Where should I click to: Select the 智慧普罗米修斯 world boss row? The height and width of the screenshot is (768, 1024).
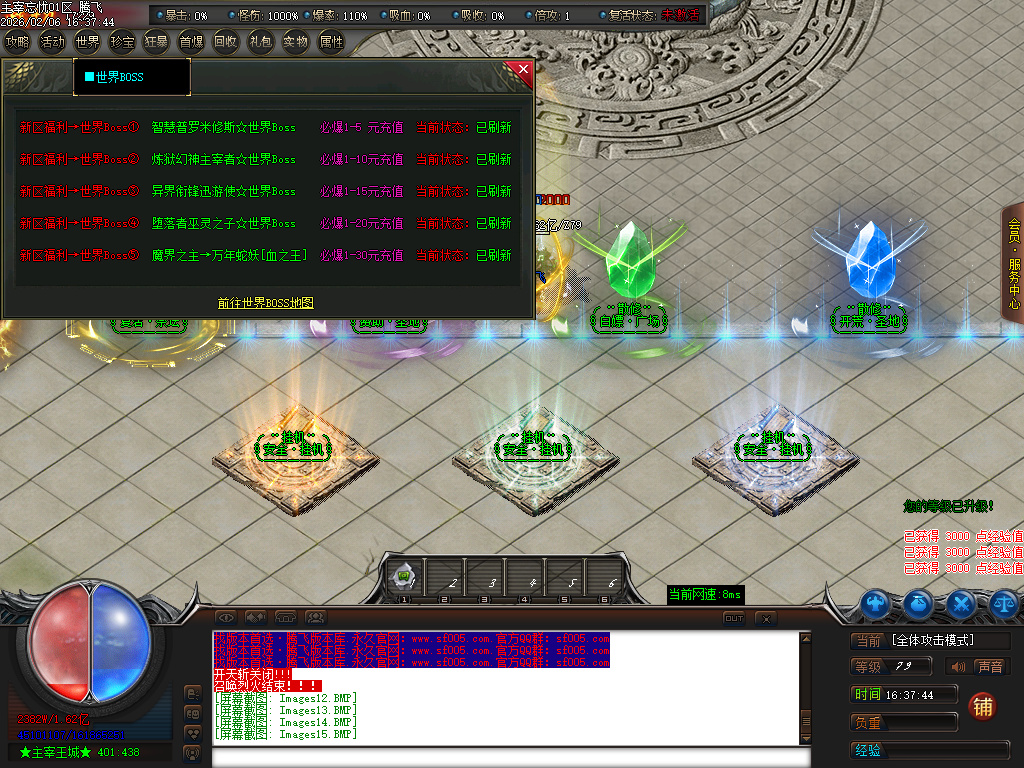(x=224, y=128)
